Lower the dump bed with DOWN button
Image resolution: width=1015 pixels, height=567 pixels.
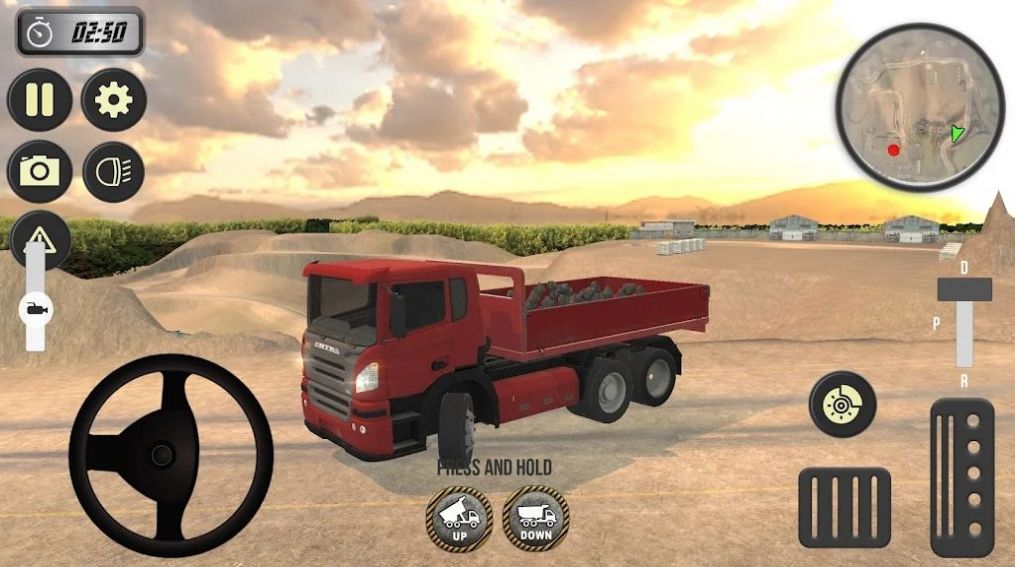tap(536, 518)
